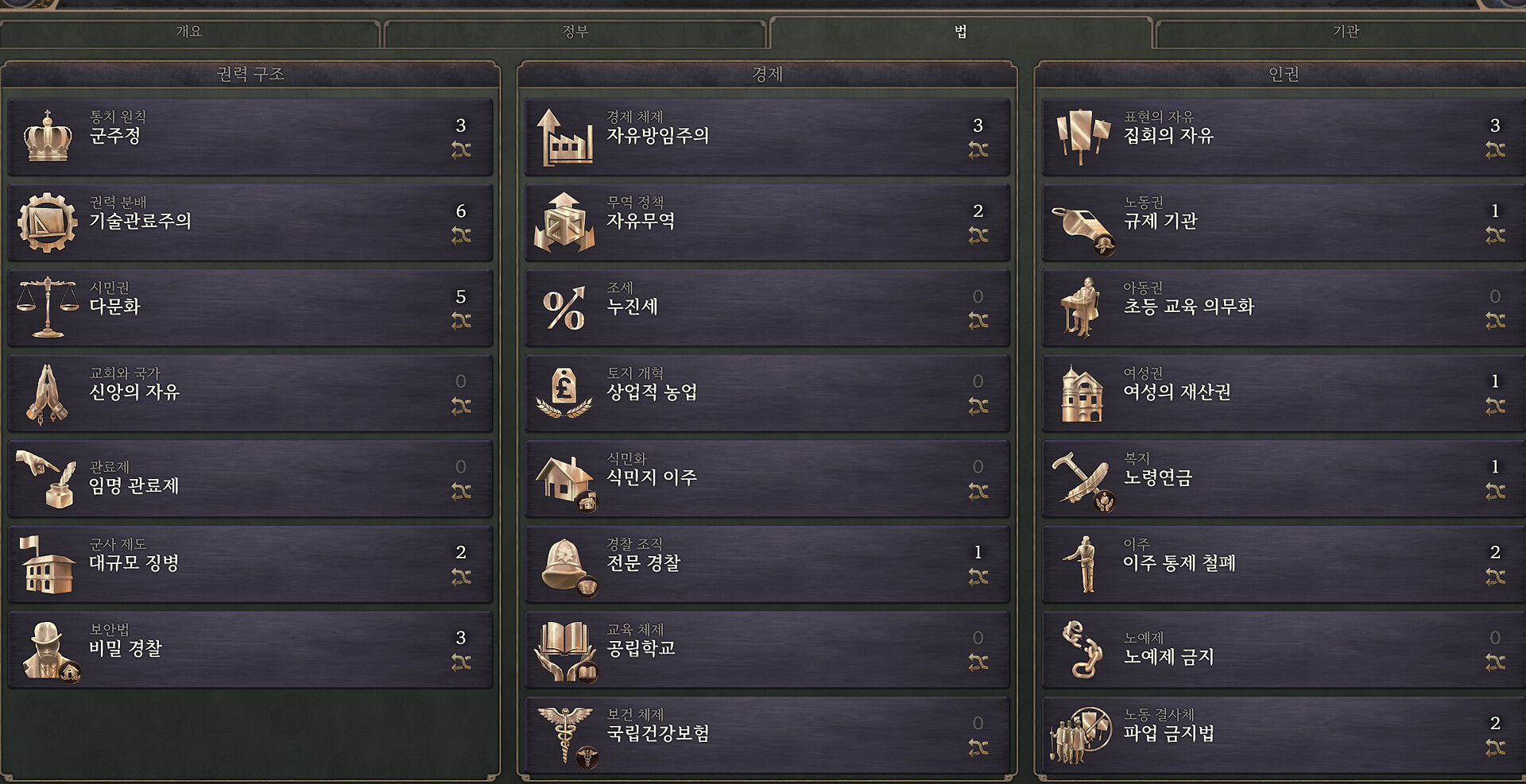
Task: Select the 국립건강보험 health system law
Action: pyautogui.click(x=767, y=735)
